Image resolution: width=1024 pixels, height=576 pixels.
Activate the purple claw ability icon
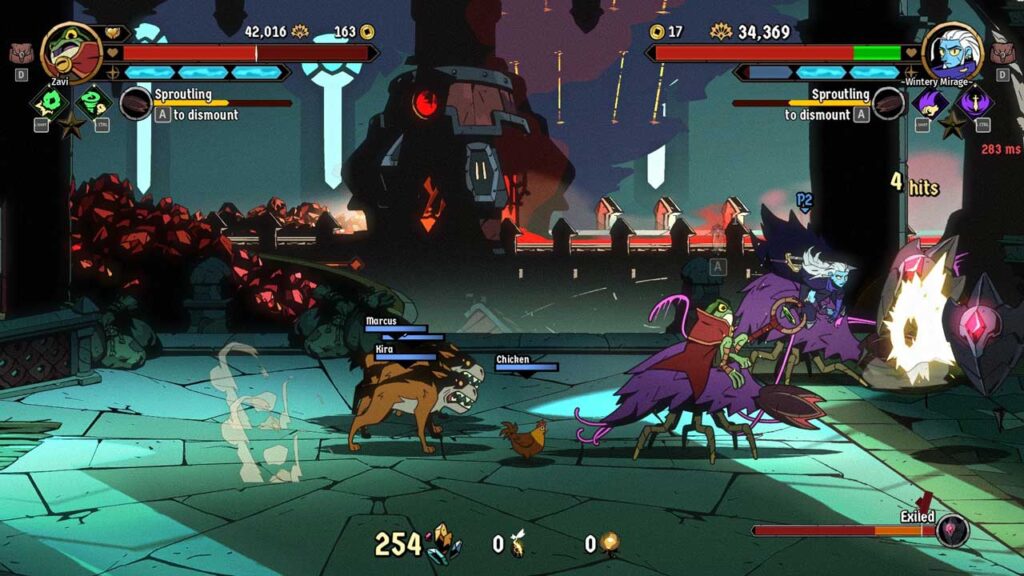pyautogui.click(x=930, y=102)
